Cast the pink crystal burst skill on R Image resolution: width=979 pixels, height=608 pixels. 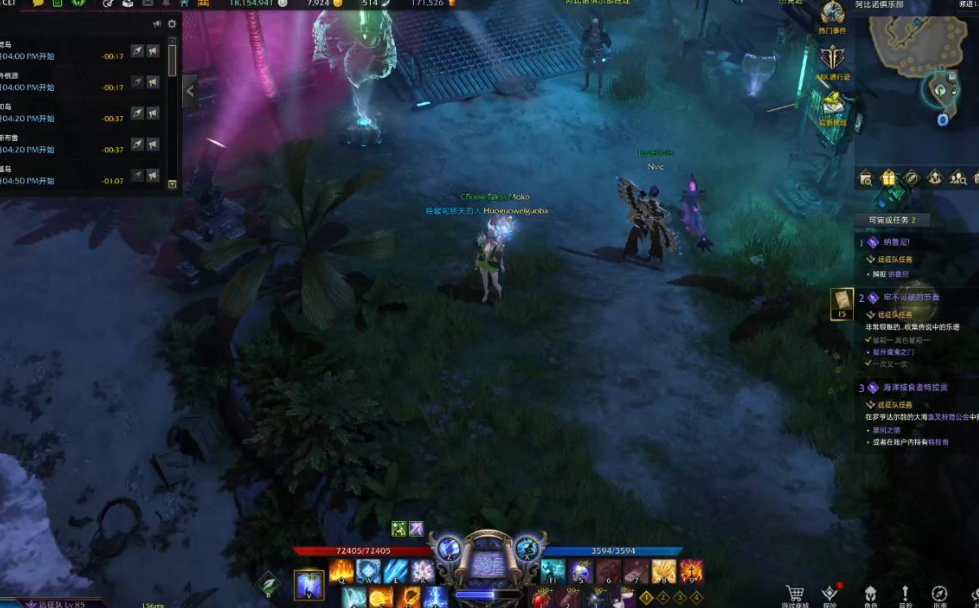tap(423, 571)
